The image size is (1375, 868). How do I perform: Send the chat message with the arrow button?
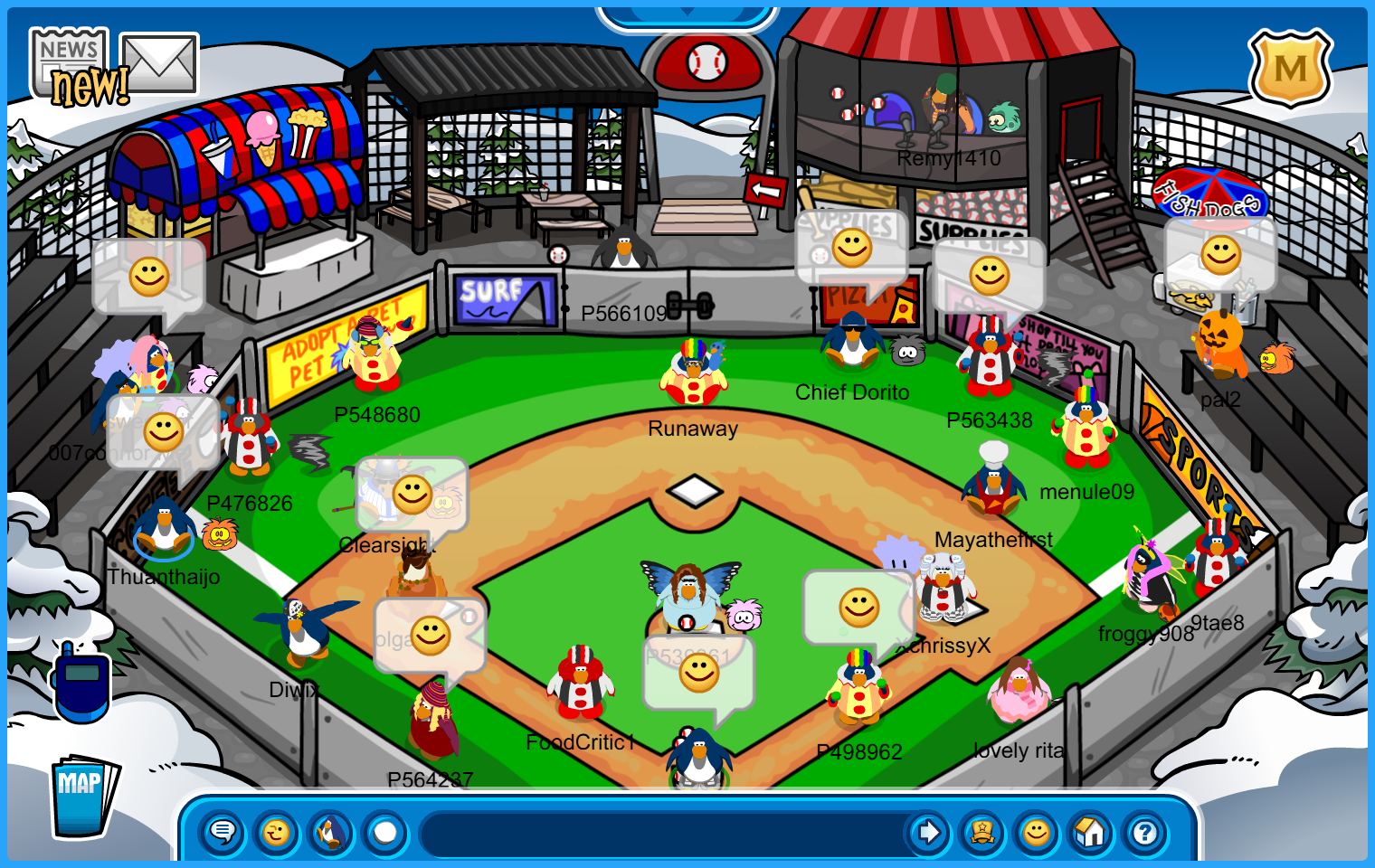point(928,833)
